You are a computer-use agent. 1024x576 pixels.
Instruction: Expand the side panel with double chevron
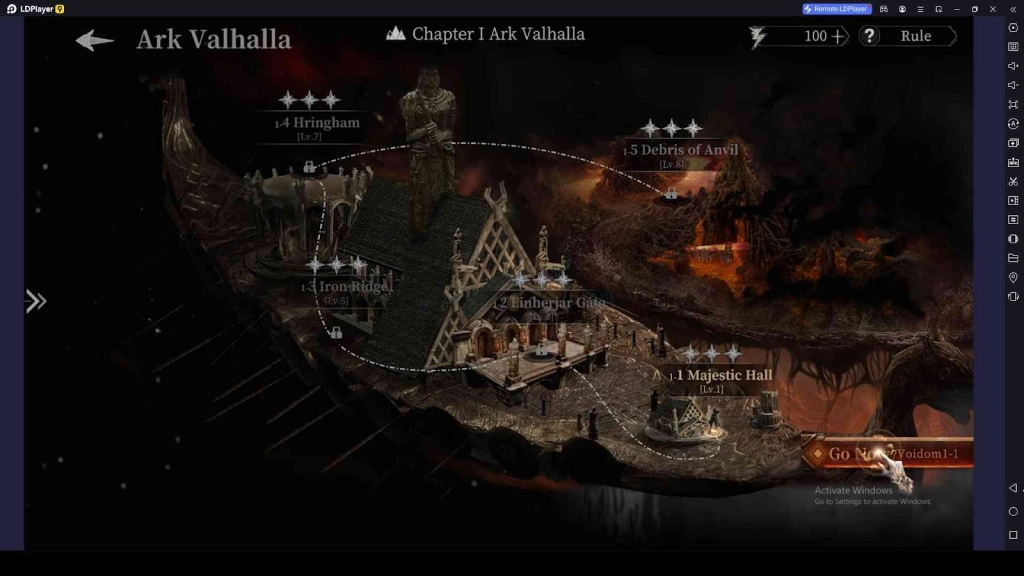[x=36, y=301]
